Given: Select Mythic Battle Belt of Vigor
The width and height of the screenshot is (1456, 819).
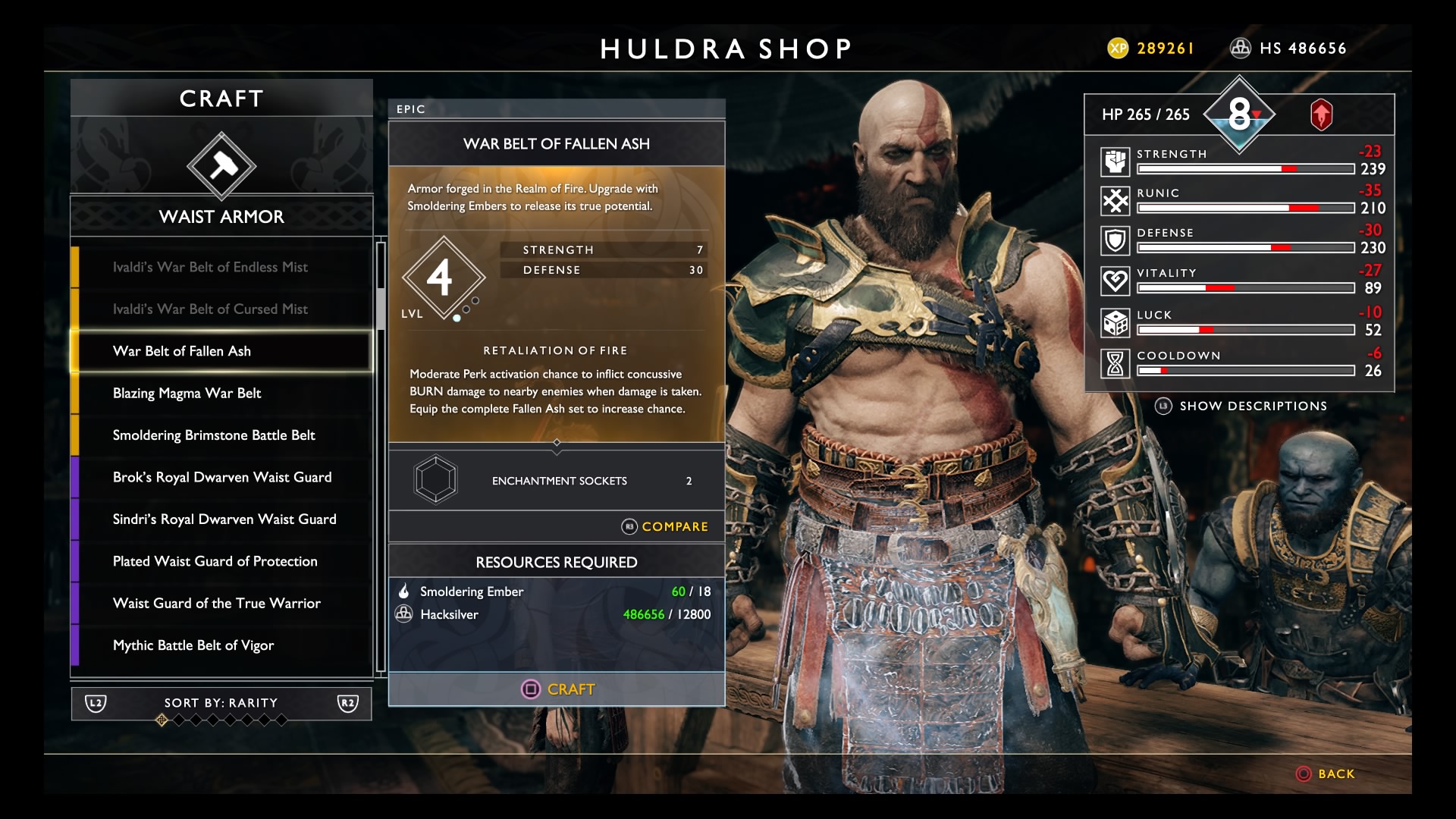Looking at the screenshot, I should coord(193,646).
